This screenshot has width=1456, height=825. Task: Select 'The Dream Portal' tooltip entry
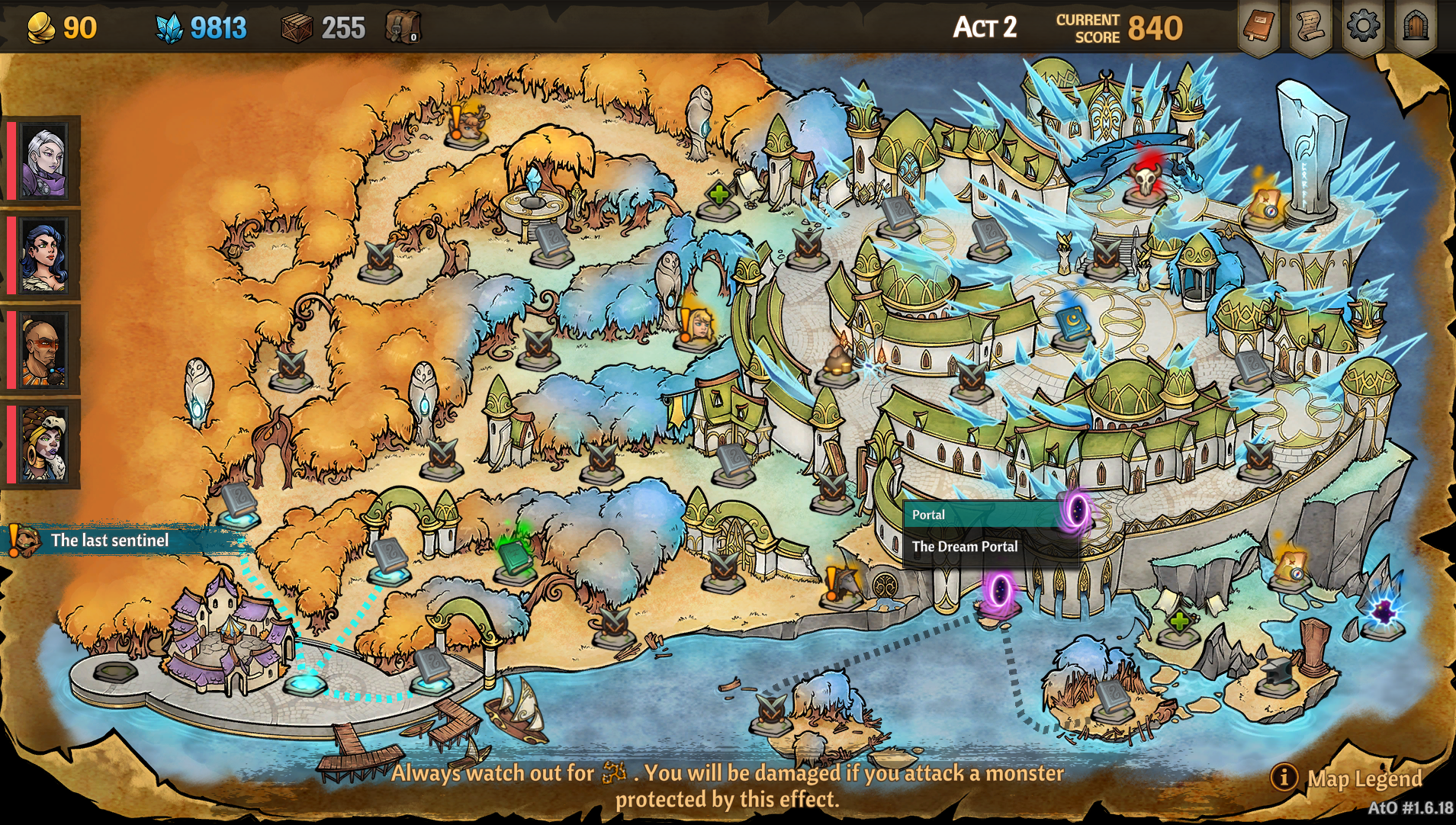[966, 547]
